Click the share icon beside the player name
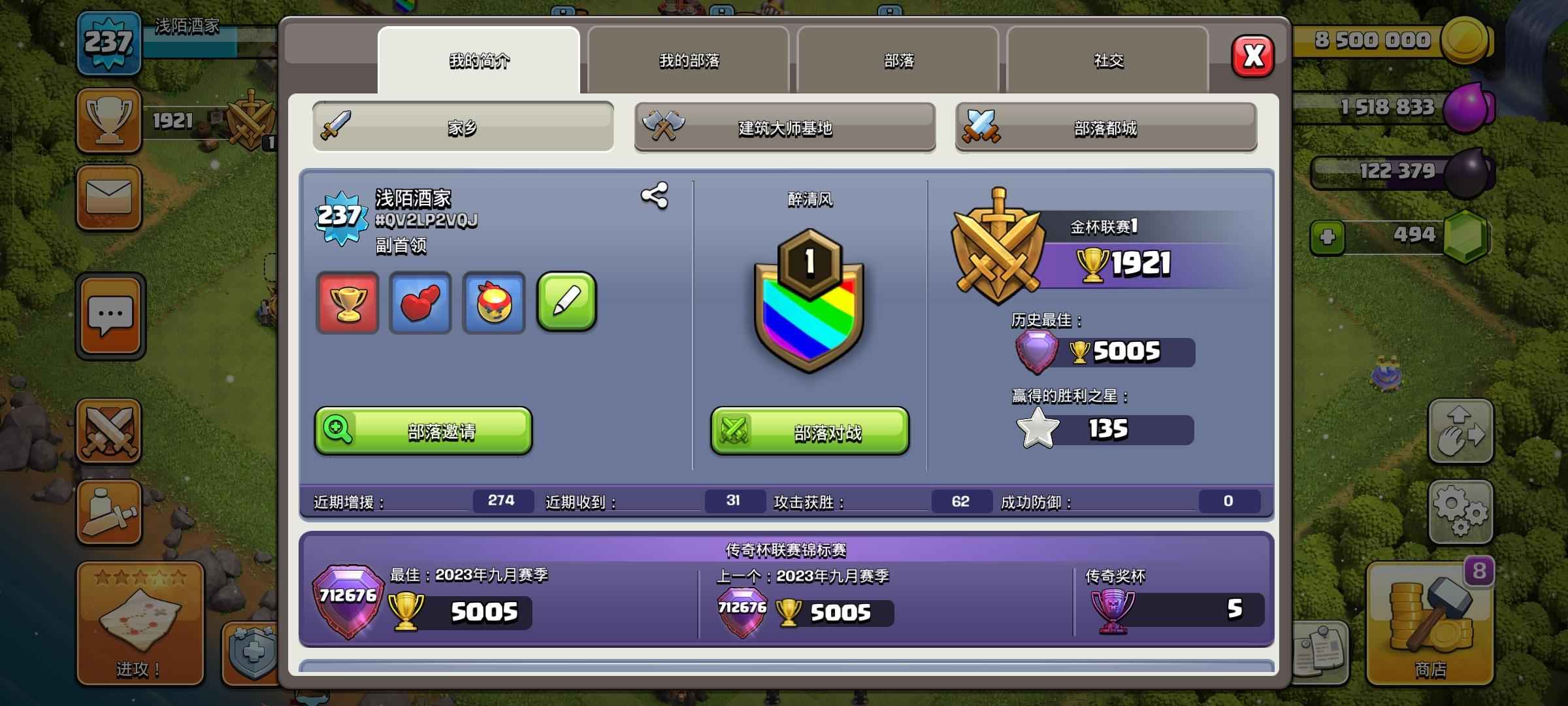Viewport: 1568px width, 706px height. [654, 195]
